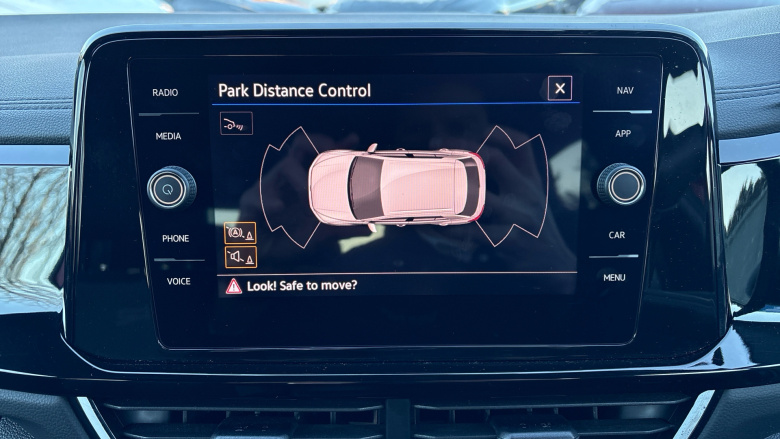Mute the parking sensor warning sound
780x439 pixels.
click(240, 257)
